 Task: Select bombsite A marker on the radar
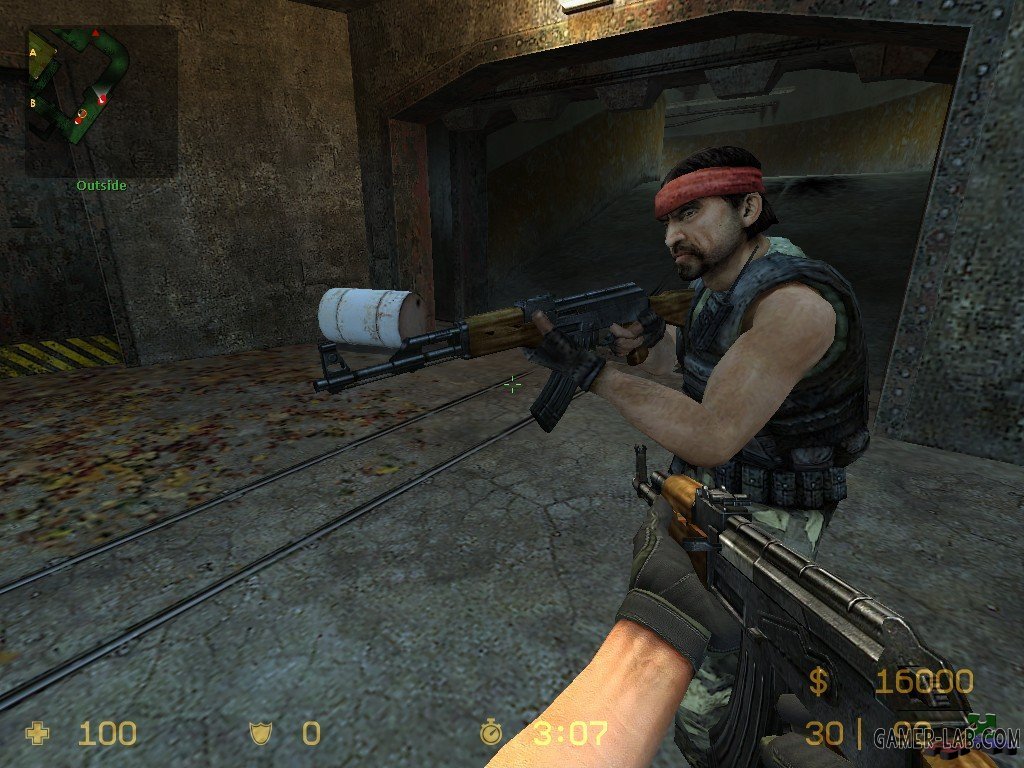(x=33, y=50)
